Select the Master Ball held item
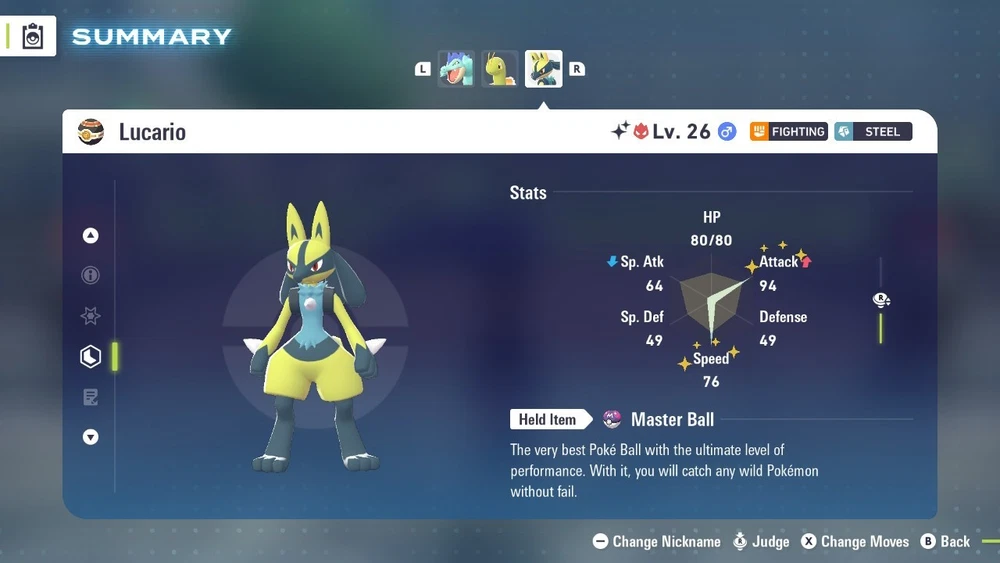The height and width of the screenshot is (563, 1000). tap(660, 420)
